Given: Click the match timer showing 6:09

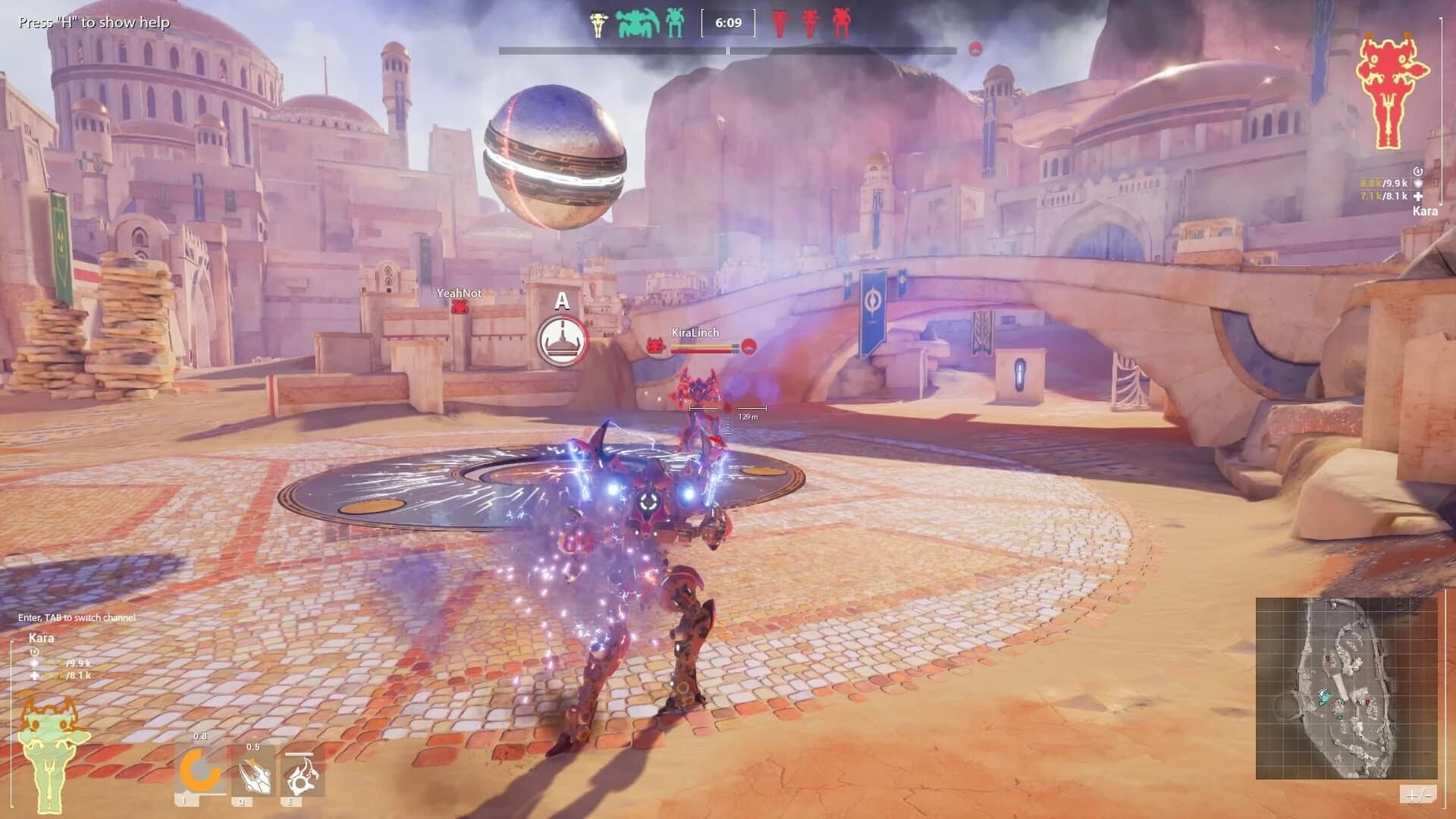Looking at the screenshot, I should pos(729,23).
